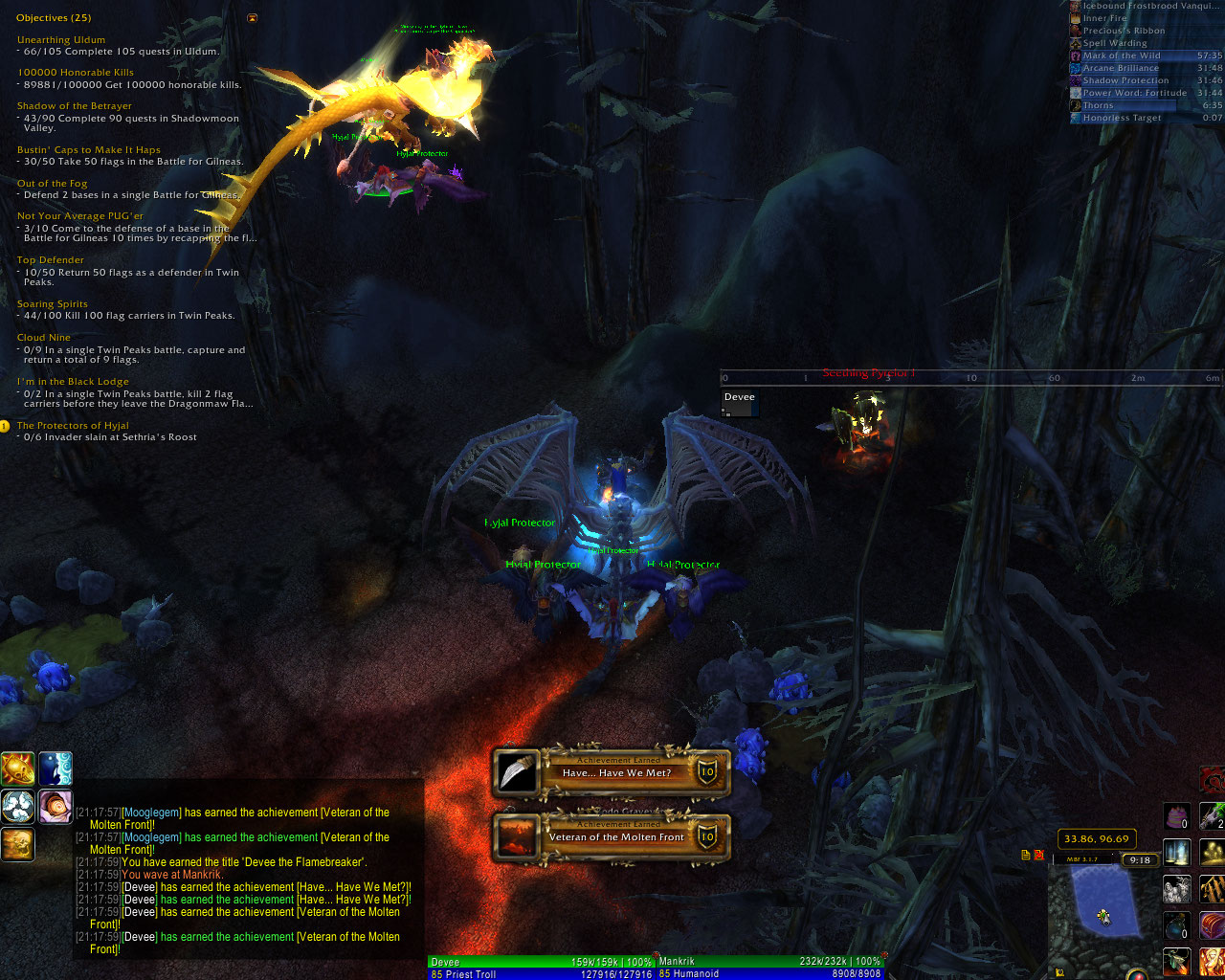Screen dimensions: 1225x980
Task: Select the Unearthing Uldum objective title
Action: tap(61, 40)
